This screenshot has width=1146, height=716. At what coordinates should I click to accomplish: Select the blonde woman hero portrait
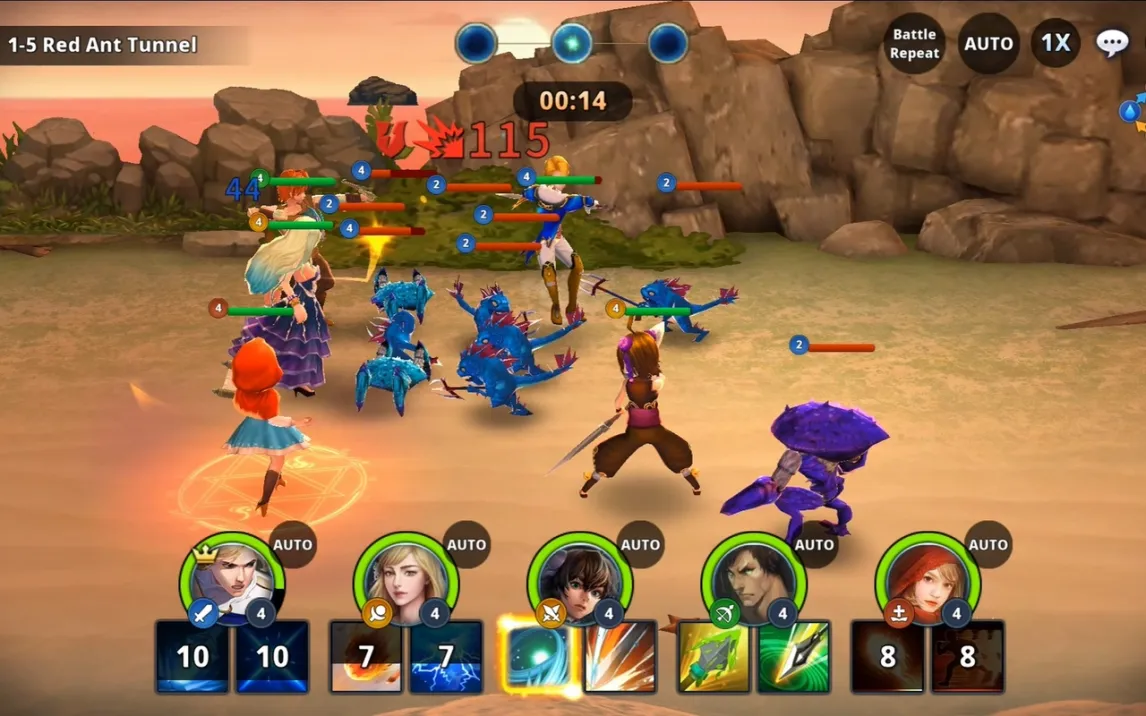tap(406, 579)
